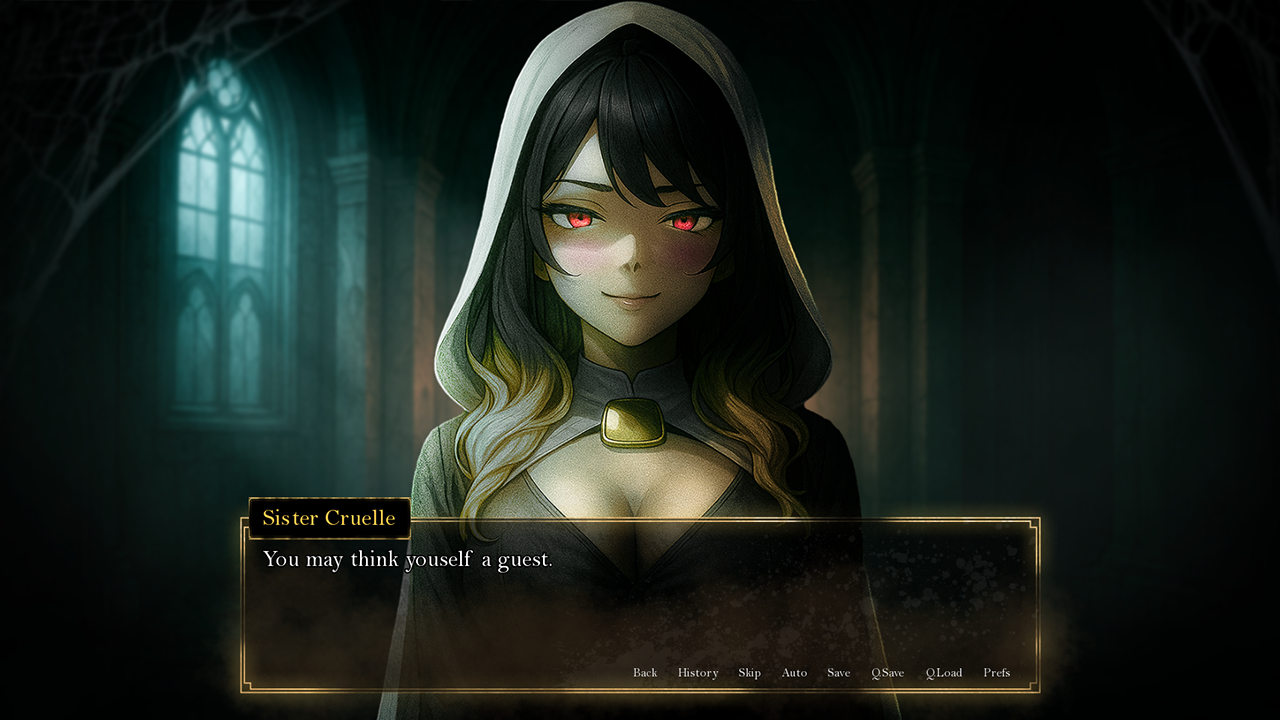Screen dimensions: 1280x720
Task: Open the Prefs settings
Action: 996,673
